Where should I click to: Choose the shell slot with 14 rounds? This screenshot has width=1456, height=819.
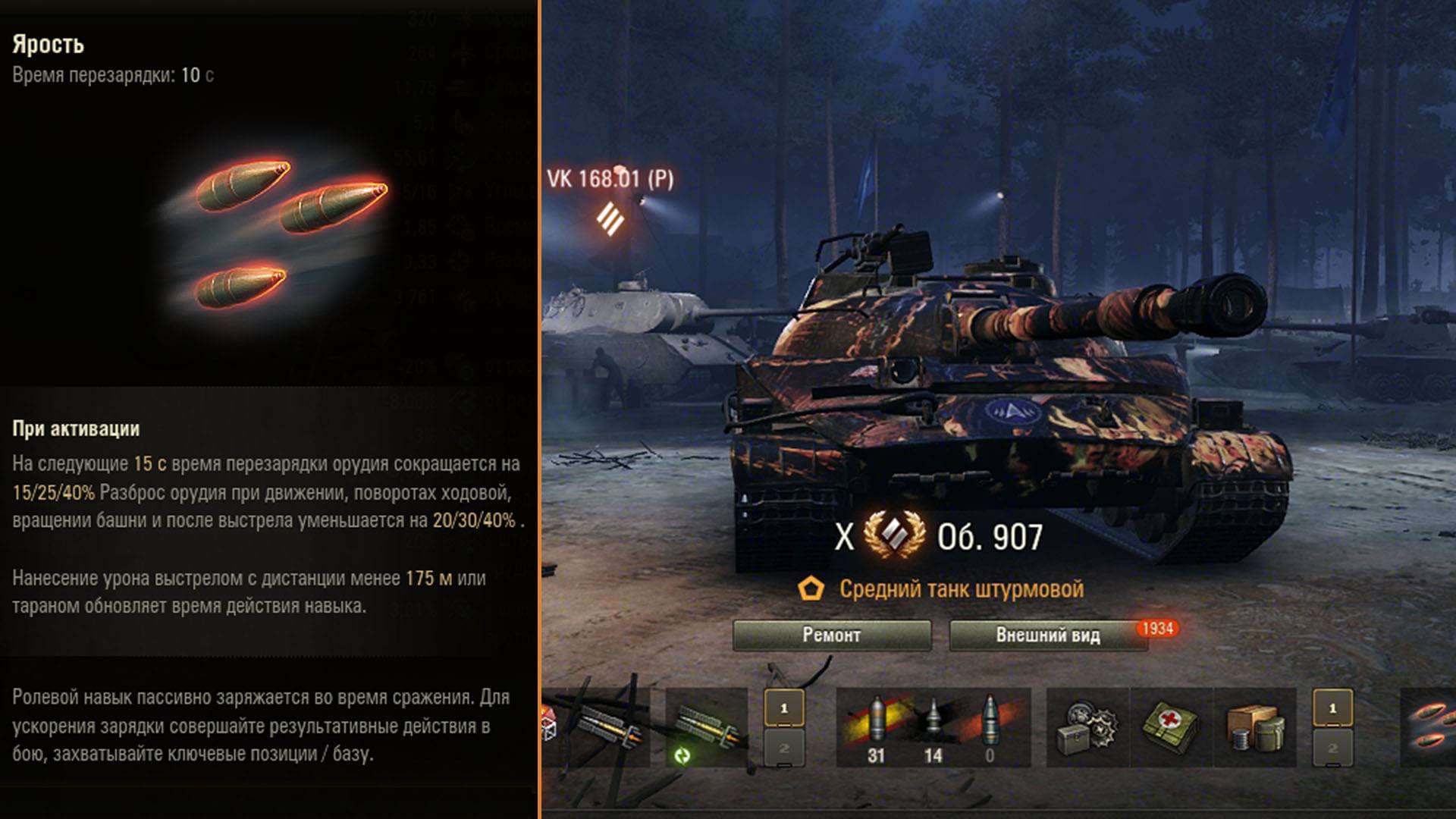pyautogui.click(x=933, y=727)
